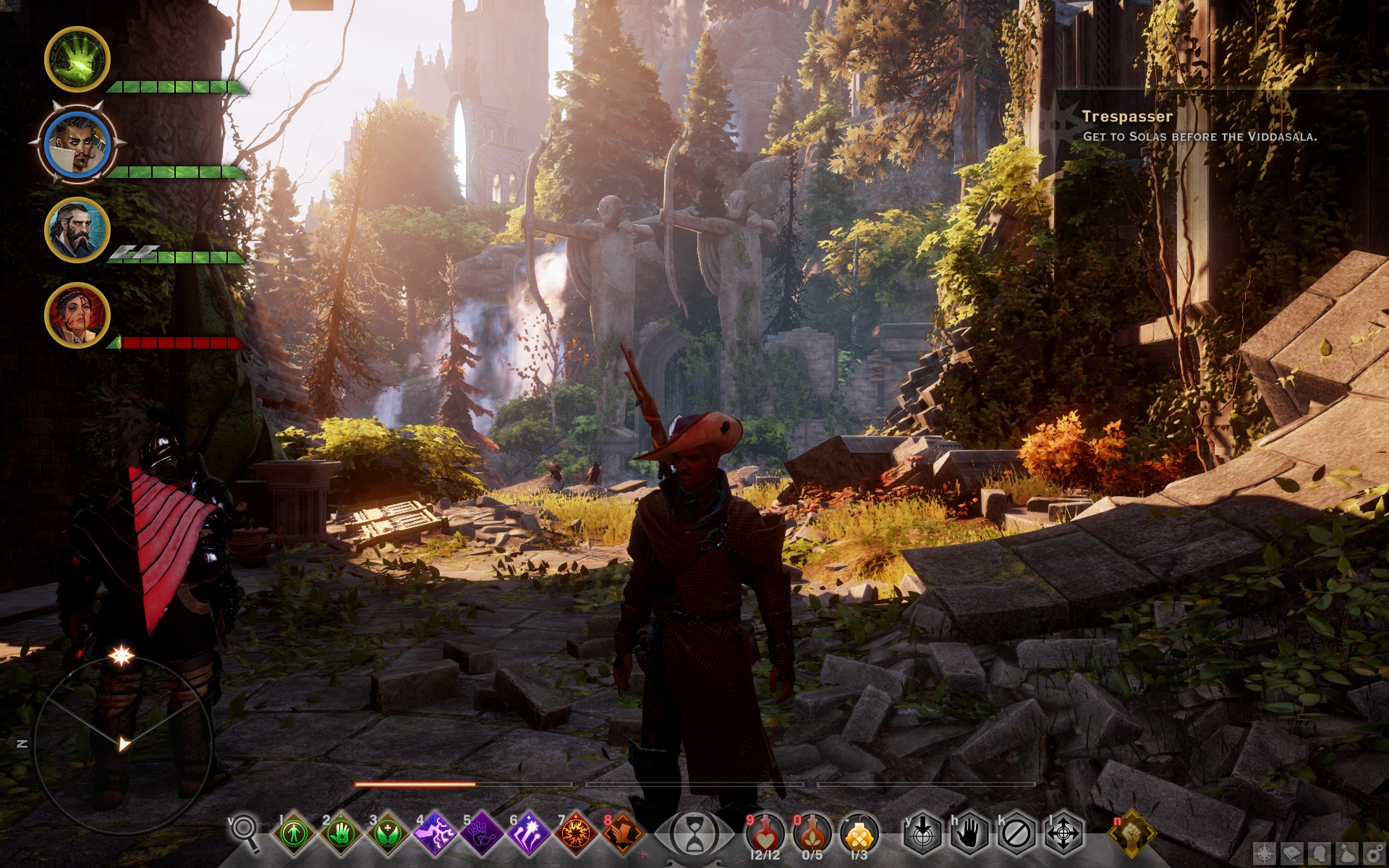
Task: Activate the green glowing hand ability
Action: 341,834
